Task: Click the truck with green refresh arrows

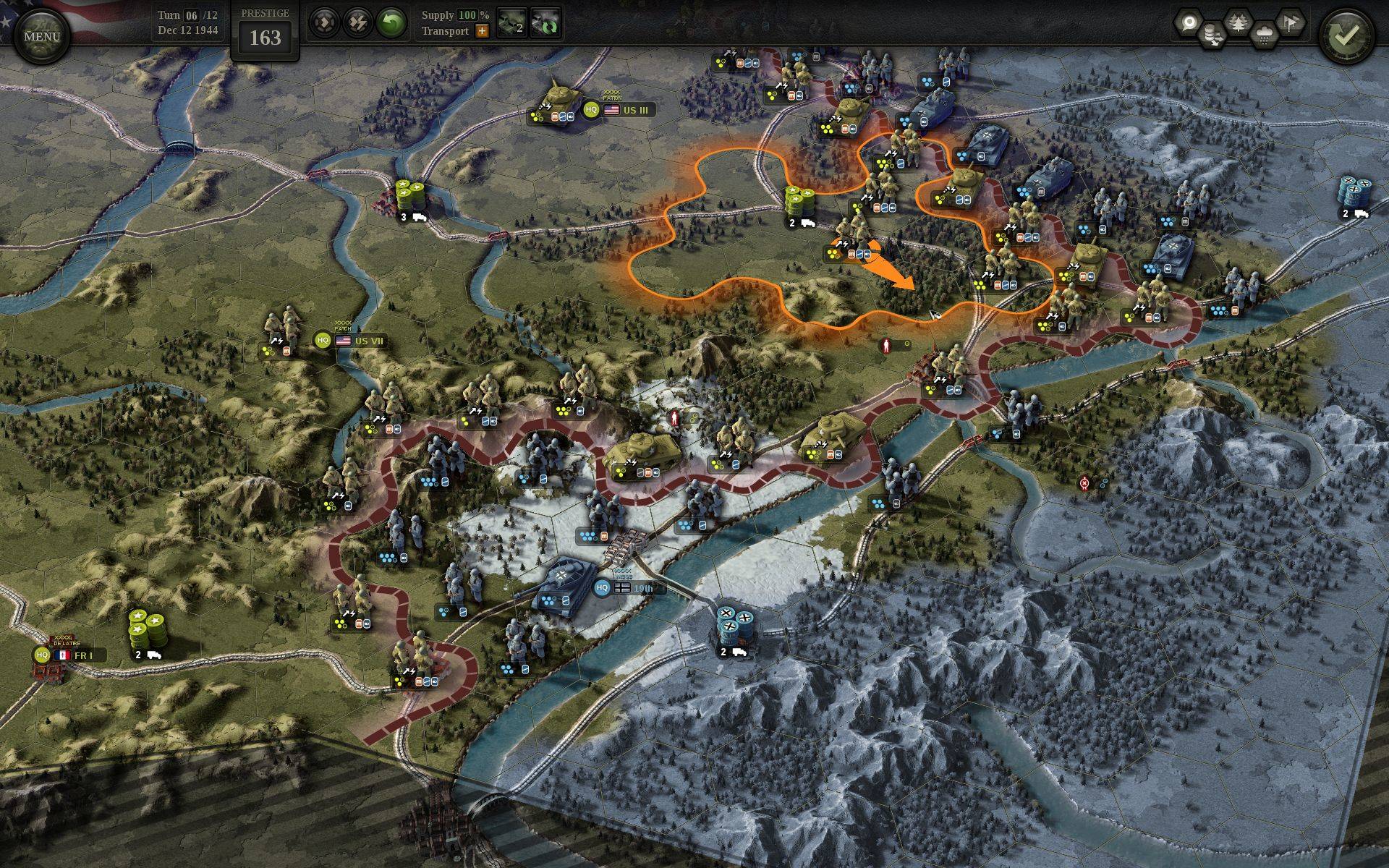Action: pos(545,24)
